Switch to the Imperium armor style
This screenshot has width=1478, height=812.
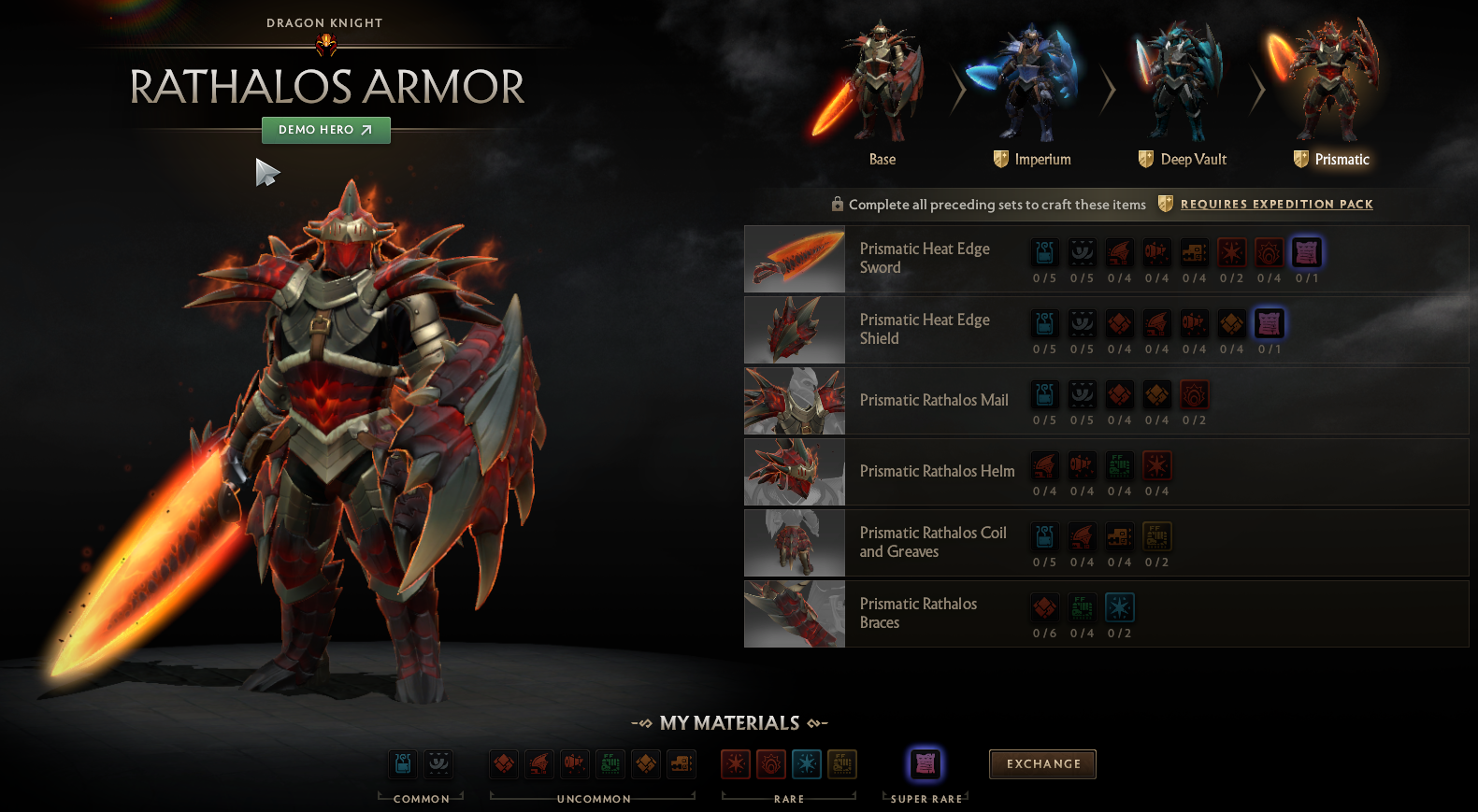point(1031,93)
